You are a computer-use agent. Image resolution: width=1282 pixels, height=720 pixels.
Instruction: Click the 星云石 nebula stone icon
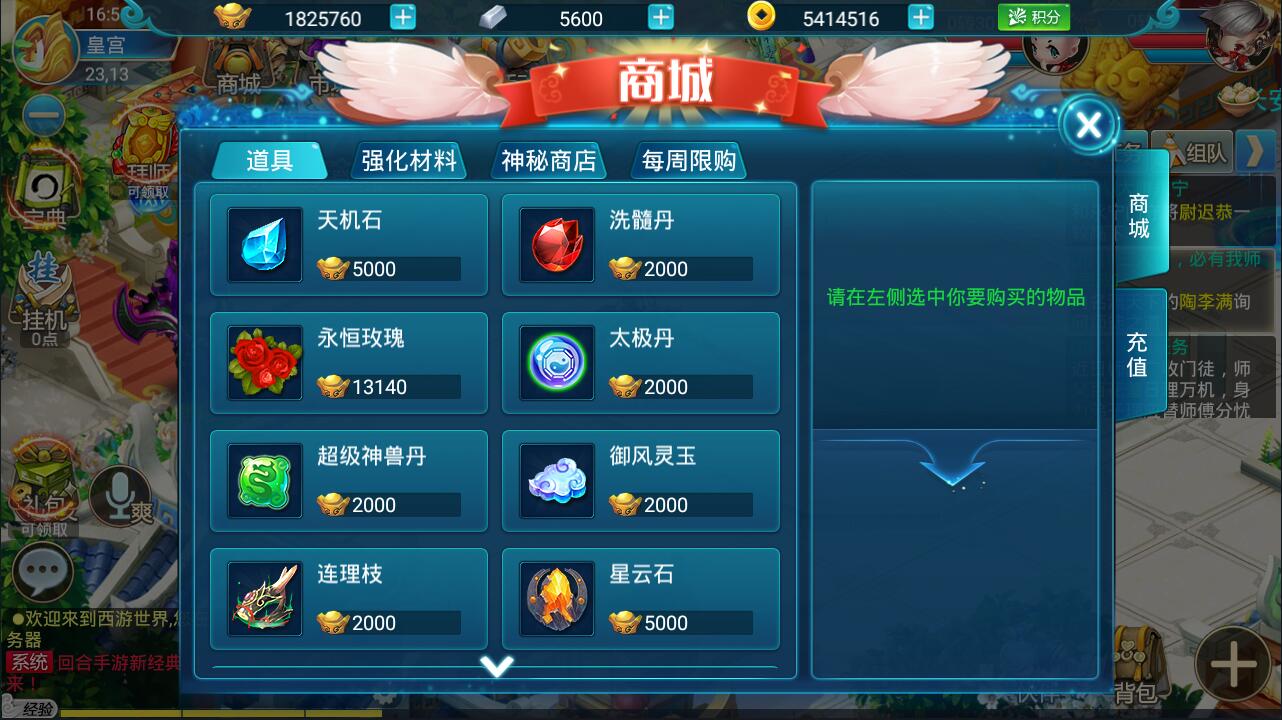click(556, 598)
